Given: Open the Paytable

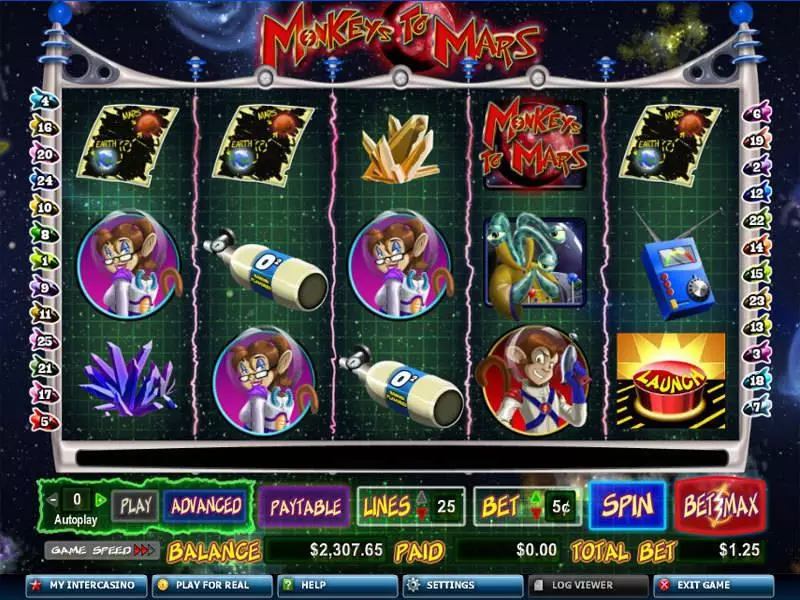Looking at the screenshot, I should pyautogui.click(x=305, y=506).
